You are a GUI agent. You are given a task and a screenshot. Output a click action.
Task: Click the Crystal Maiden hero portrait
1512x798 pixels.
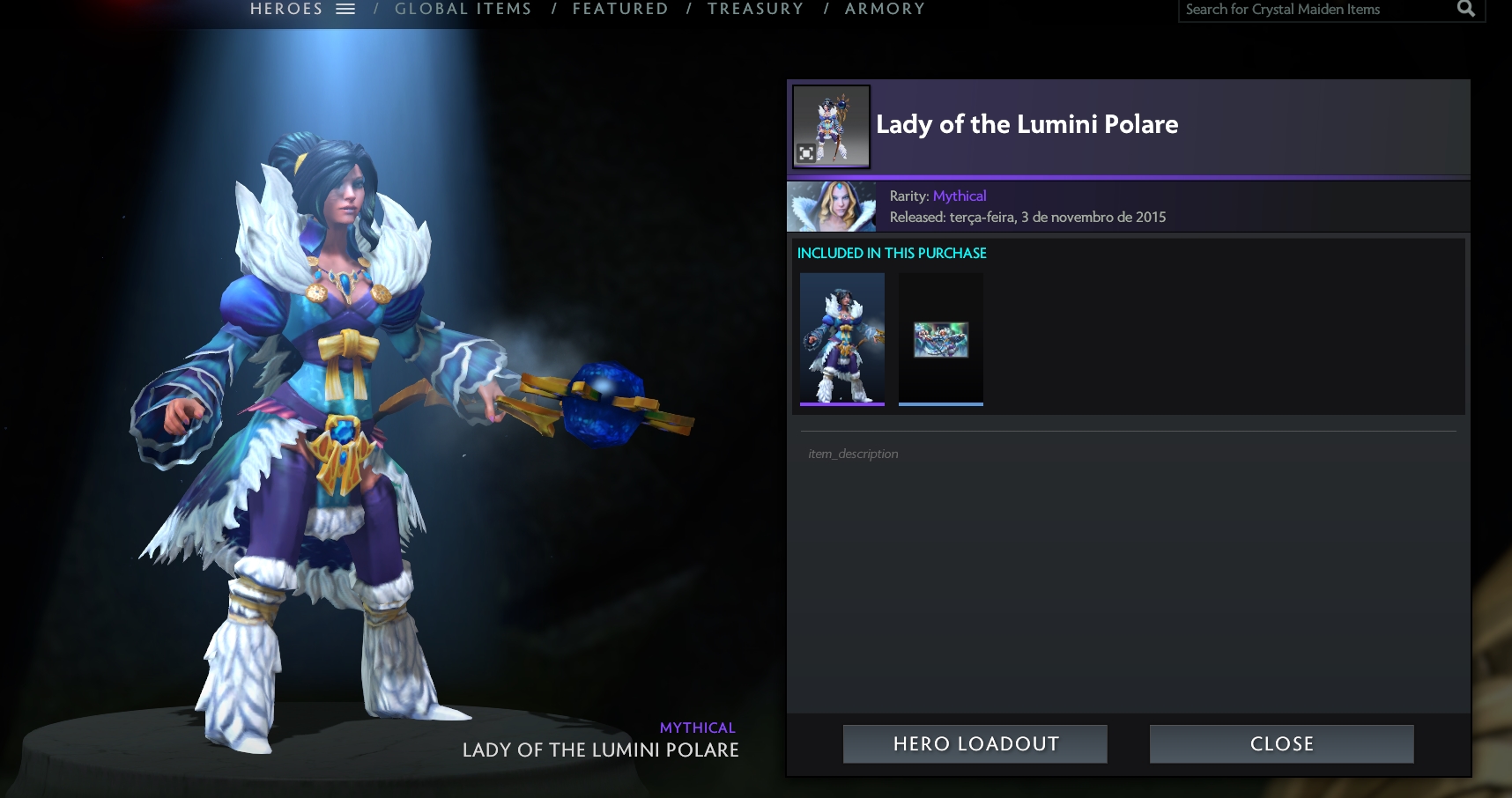point(832,206)
